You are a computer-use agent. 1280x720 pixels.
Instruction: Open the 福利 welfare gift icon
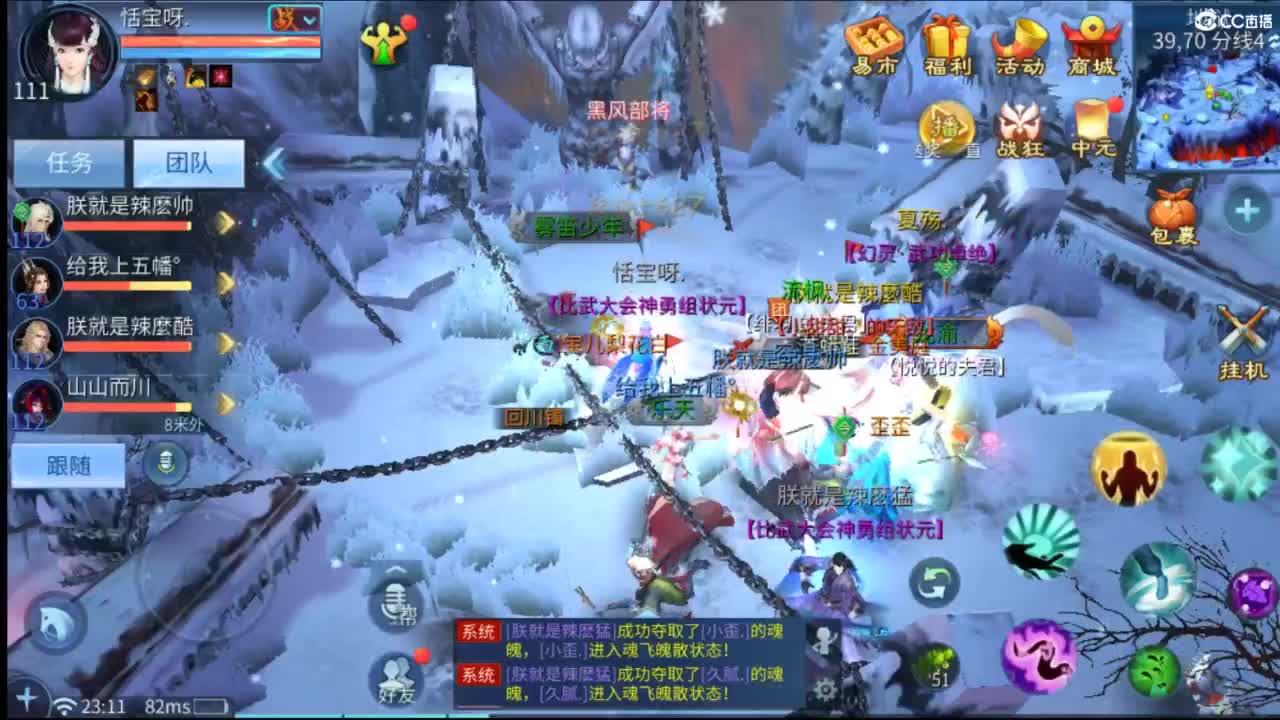[948, 45]
